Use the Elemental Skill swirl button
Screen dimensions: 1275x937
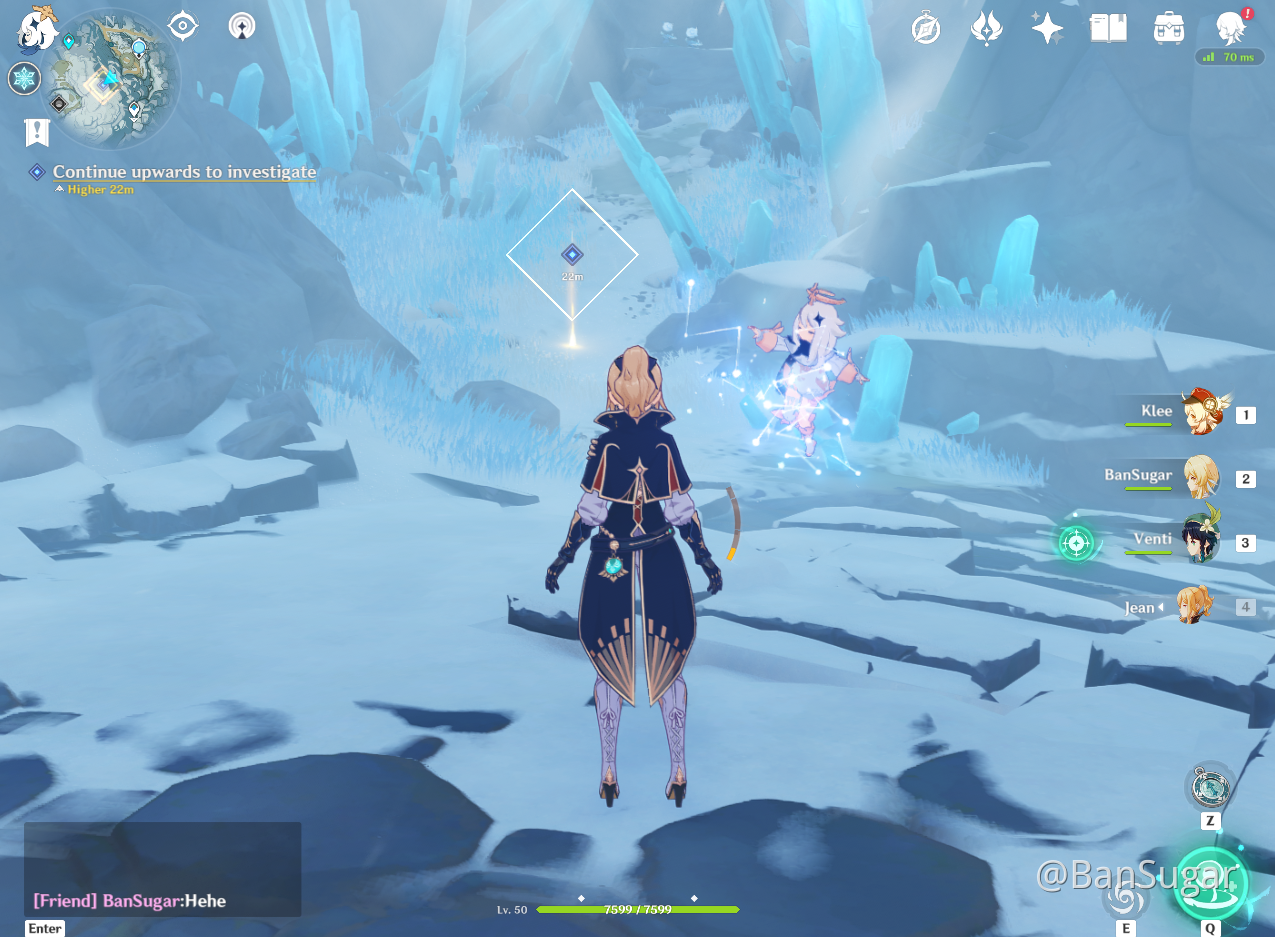[1126, 899]
